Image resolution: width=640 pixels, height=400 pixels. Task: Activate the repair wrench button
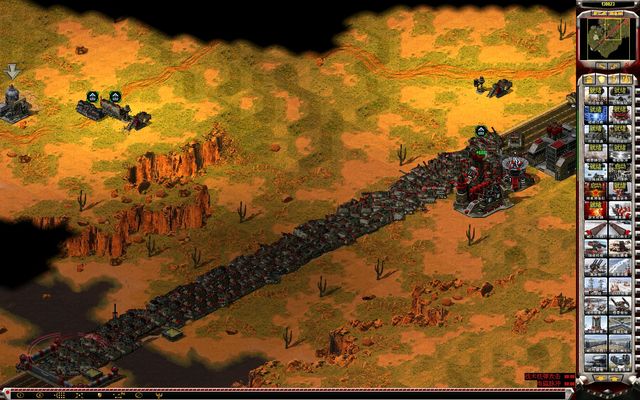[x=601, y=65]
